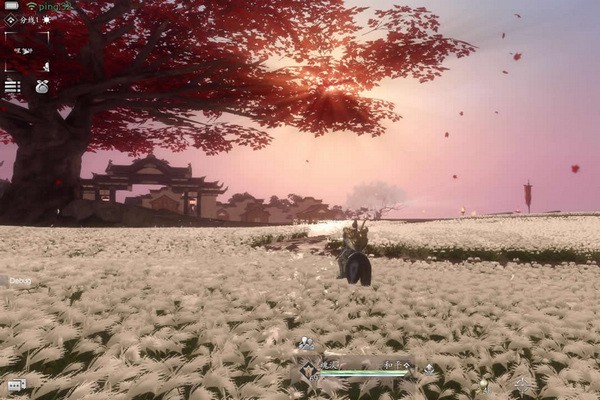
Task: Click the diamond character portrait icon
Action: tap(307, 369)
